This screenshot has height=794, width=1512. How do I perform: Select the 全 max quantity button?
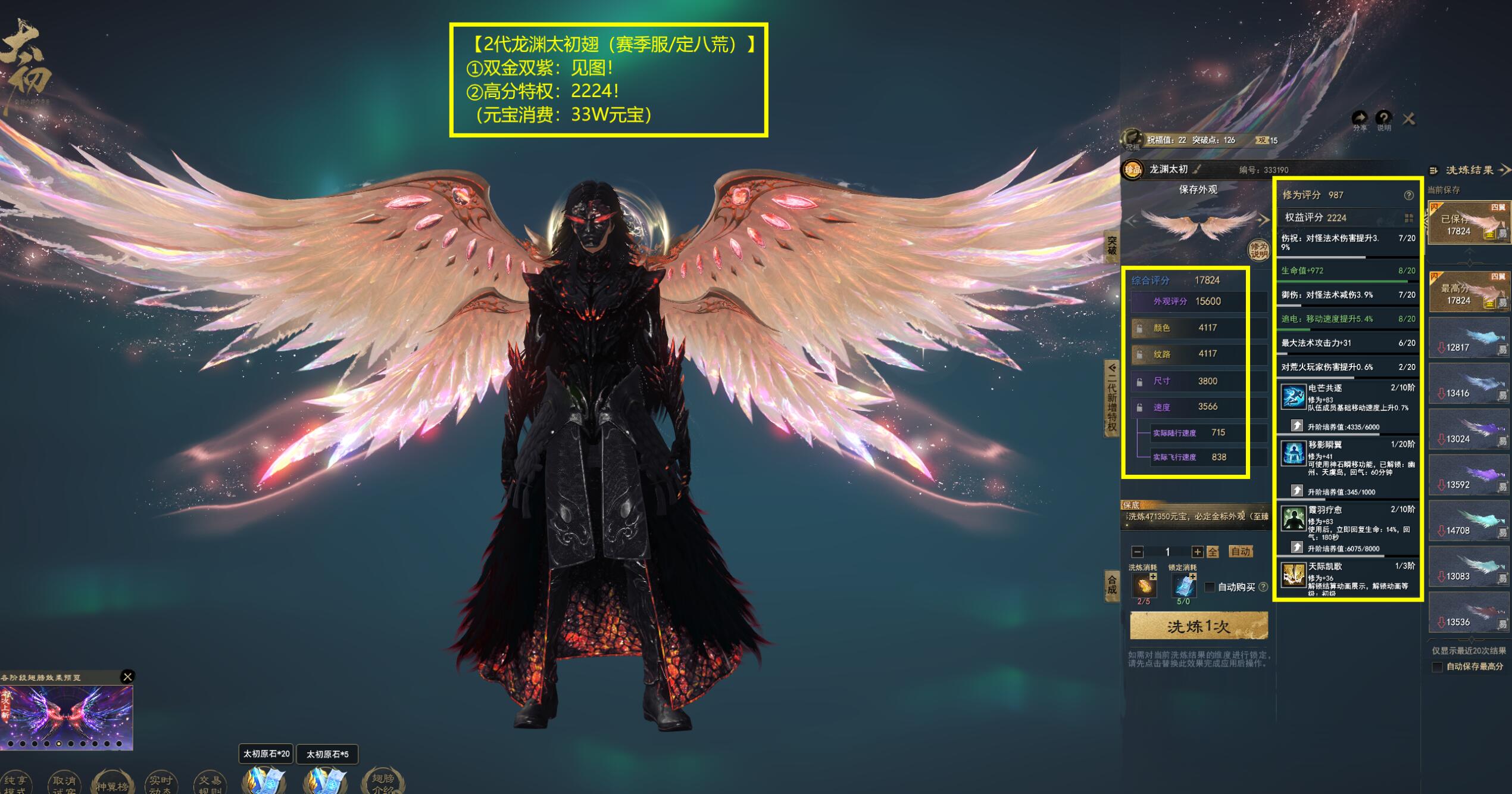[x=1213, y=552]
